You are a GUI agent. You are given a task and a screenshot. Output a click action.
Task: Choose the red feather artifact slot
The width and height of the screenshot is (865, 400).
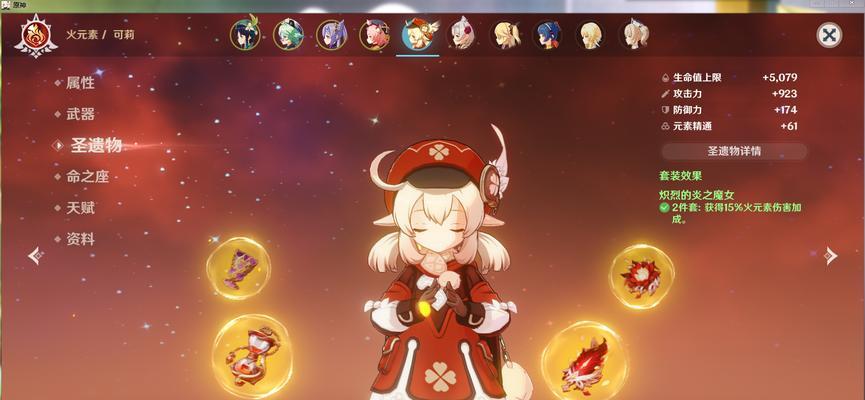584,360
